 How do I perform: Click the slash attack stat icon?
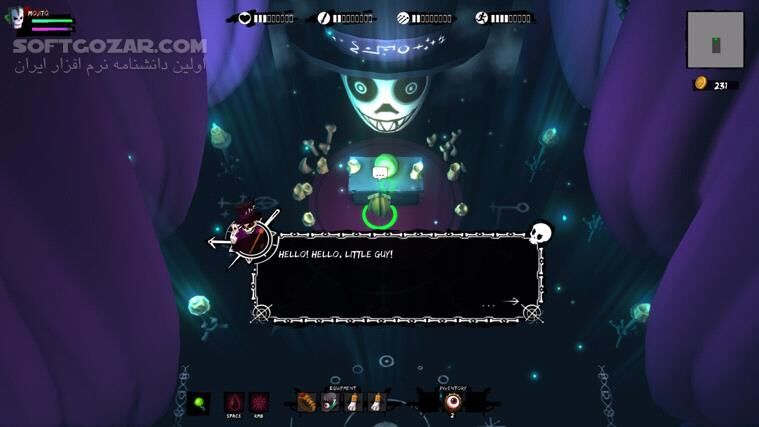click(x=324, y=18)
